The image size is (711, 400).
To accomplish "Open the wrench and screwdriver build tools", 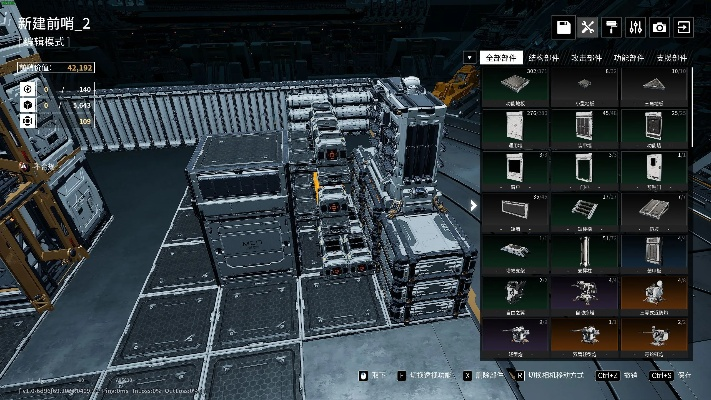I will [x=588, y=27].
